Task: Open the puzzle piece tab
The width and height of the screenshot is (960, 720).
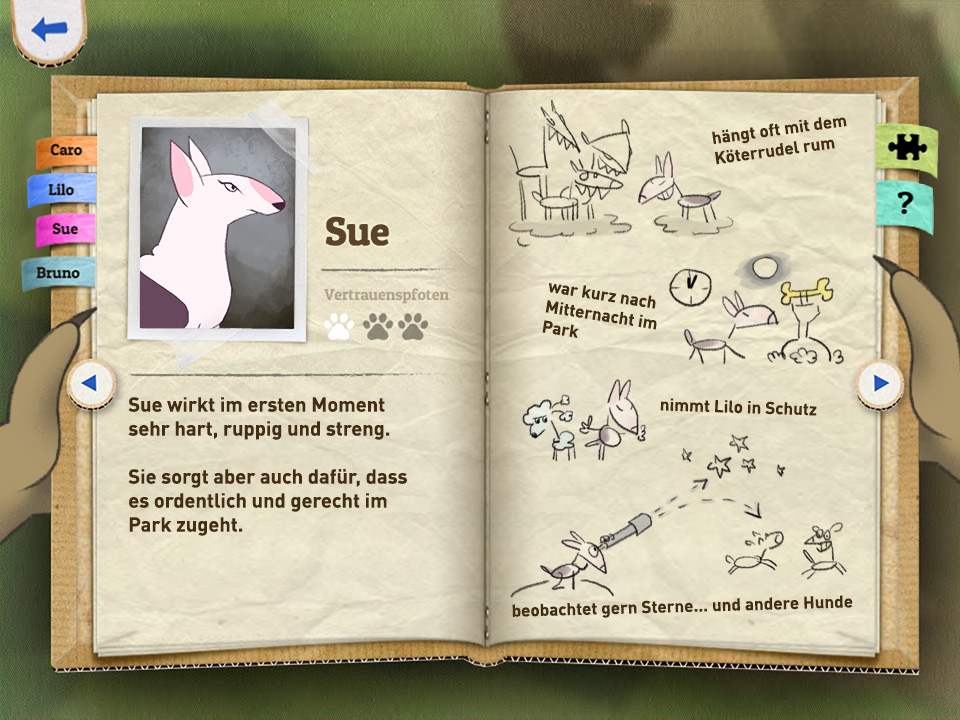Action: click(x=906, y=147)
